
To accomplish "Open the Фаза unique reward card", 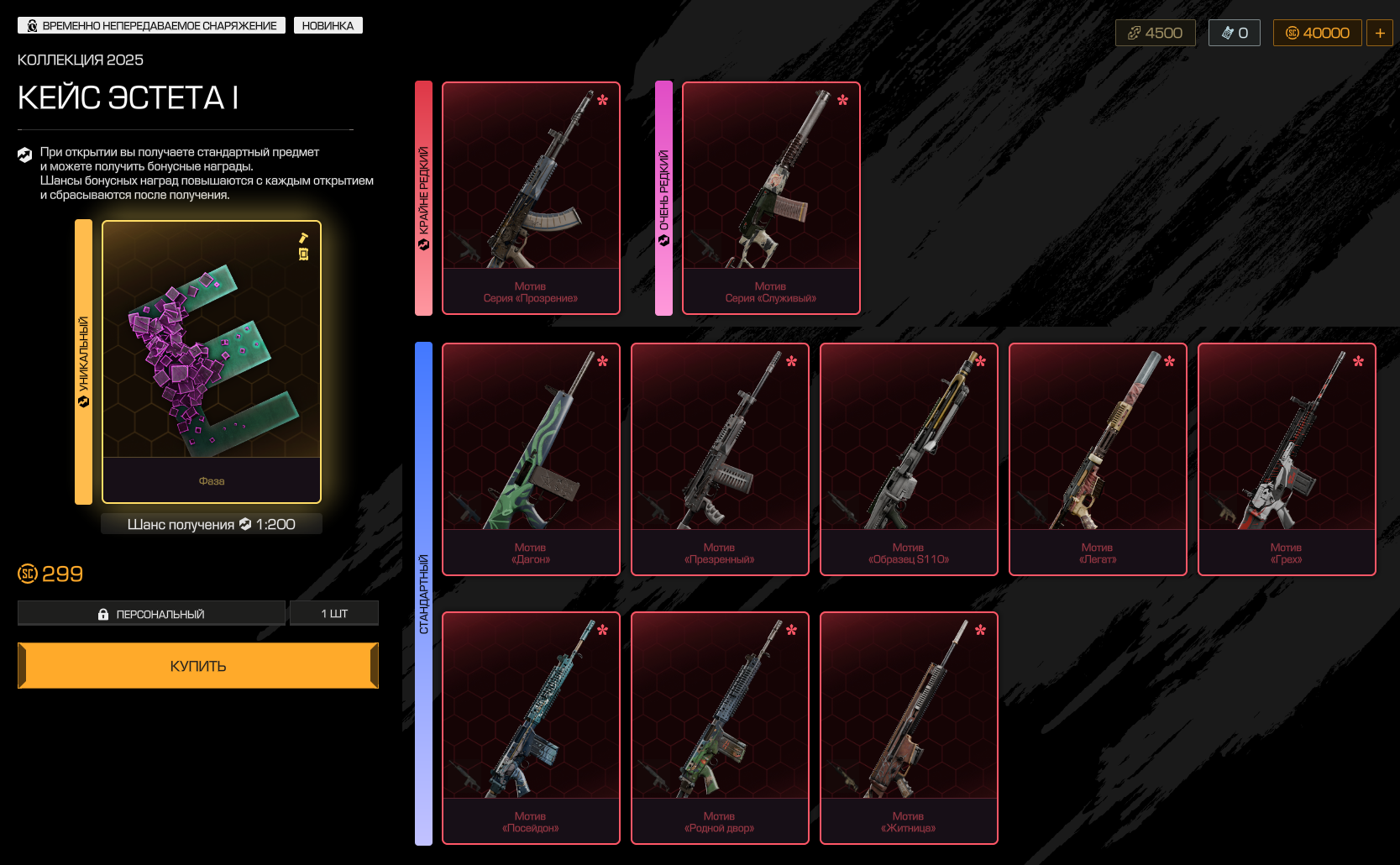I will pos(212,362).
